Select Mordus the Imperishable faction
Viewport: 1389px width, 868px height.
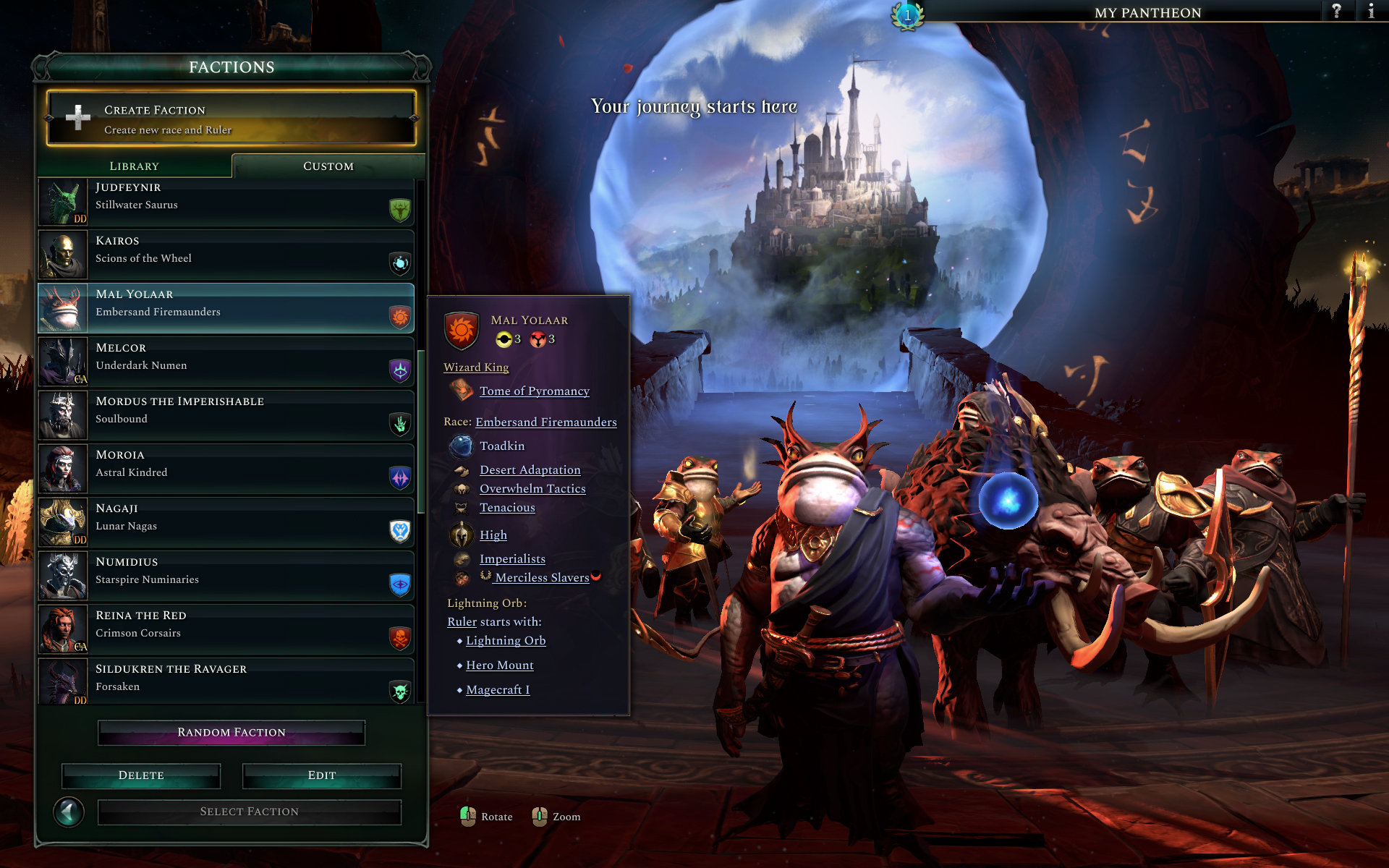click(x=226, y=415)
